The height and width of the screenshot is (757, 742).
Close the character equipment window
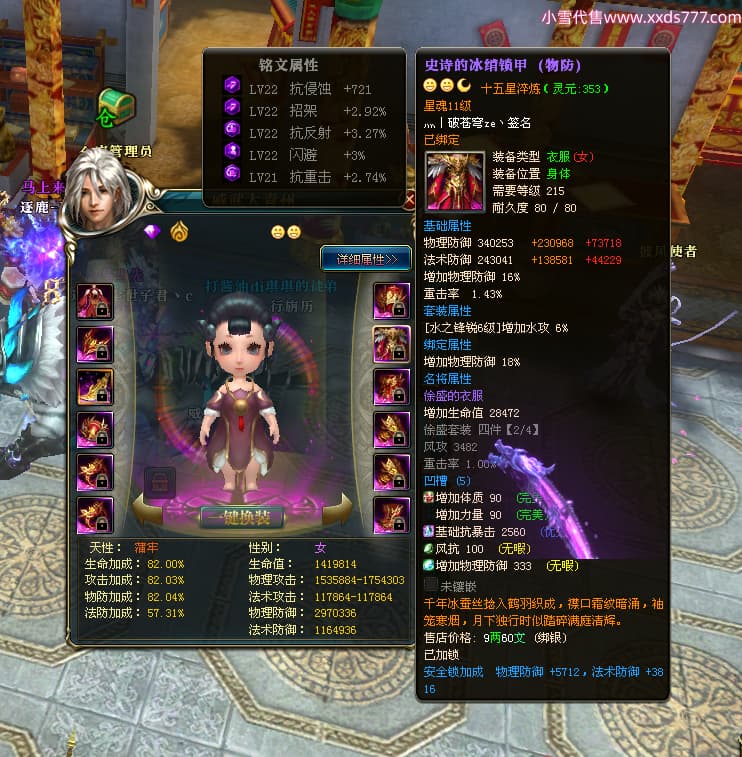point(409,200)
